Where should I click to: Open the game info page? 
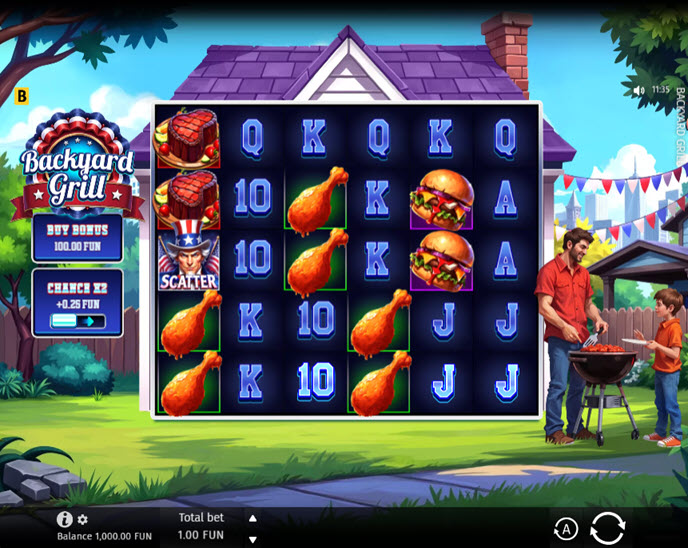click(65, 519)
